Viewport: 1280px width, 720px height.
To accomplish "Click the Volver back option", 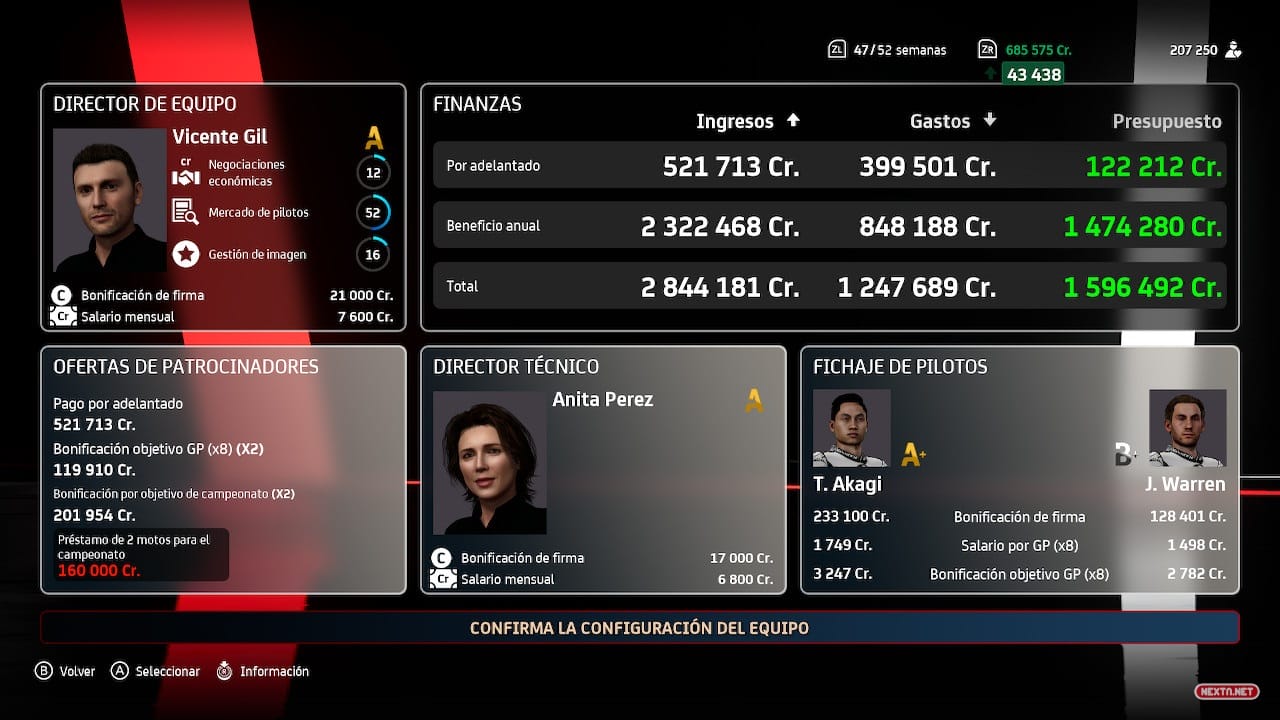I will (x=66, y=671).
